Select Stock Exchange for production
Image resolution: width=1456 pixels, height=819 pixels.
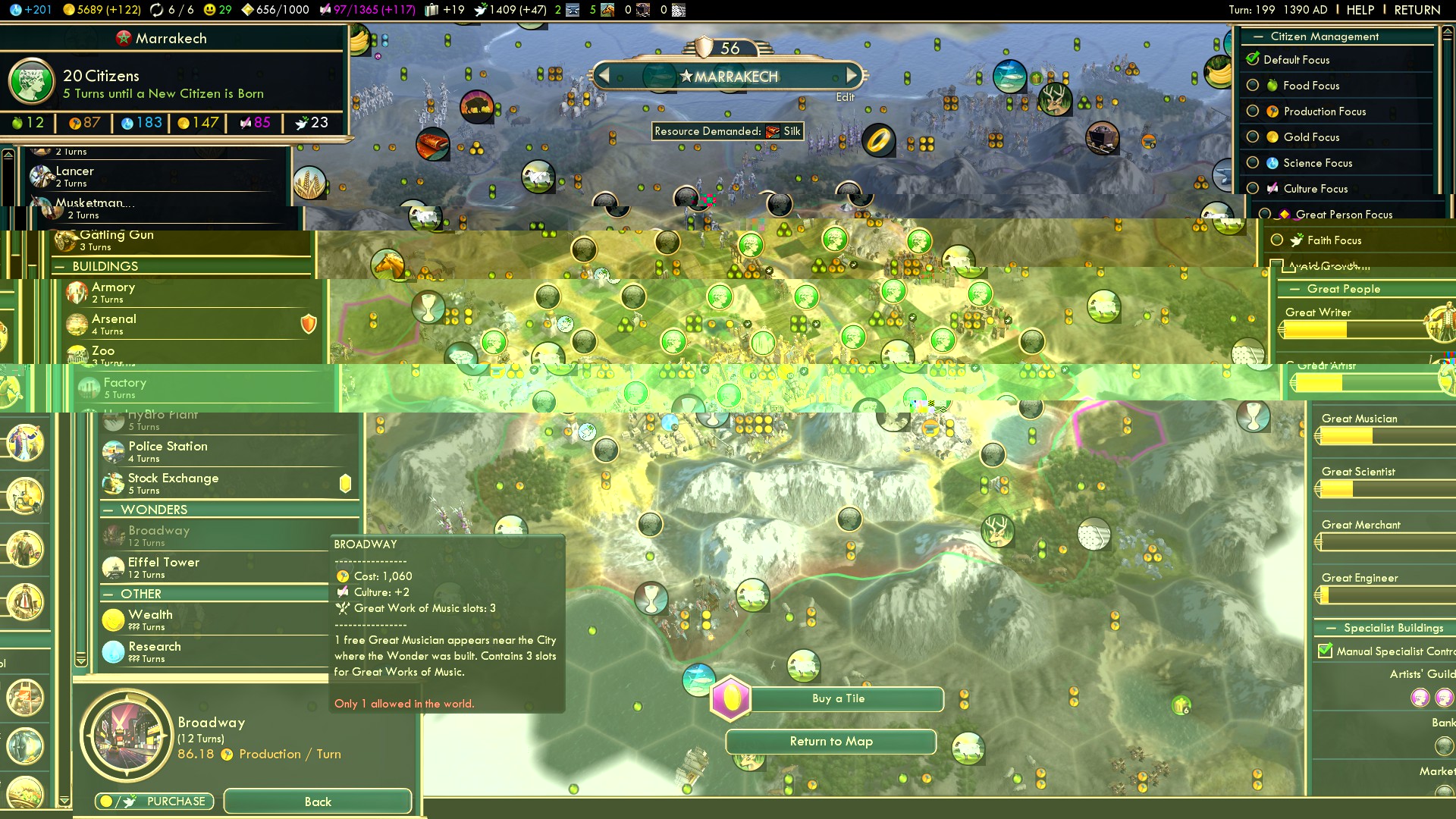point(173,482)
